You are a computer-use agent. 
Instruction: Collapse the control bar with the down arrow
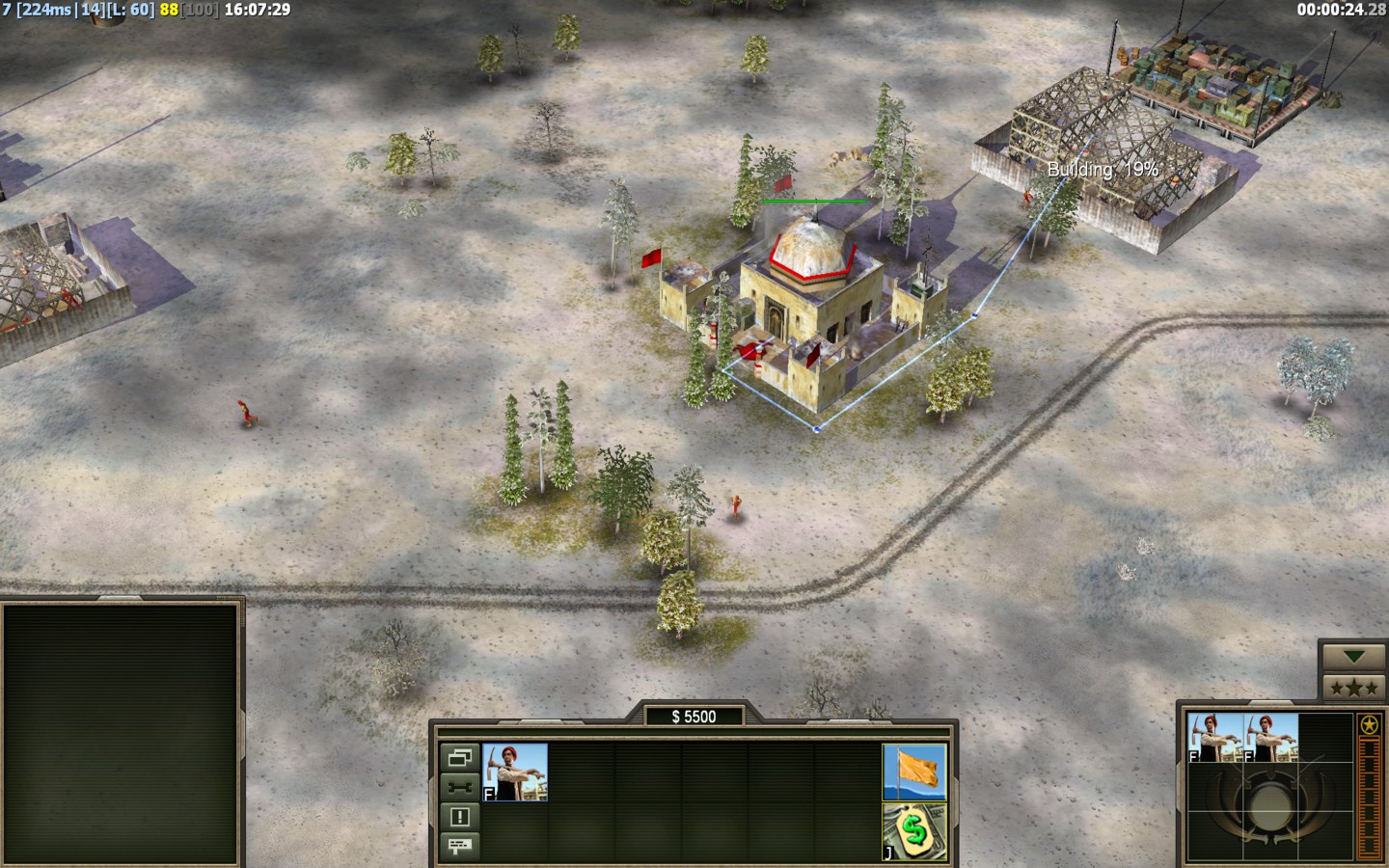pos(1353,657)
